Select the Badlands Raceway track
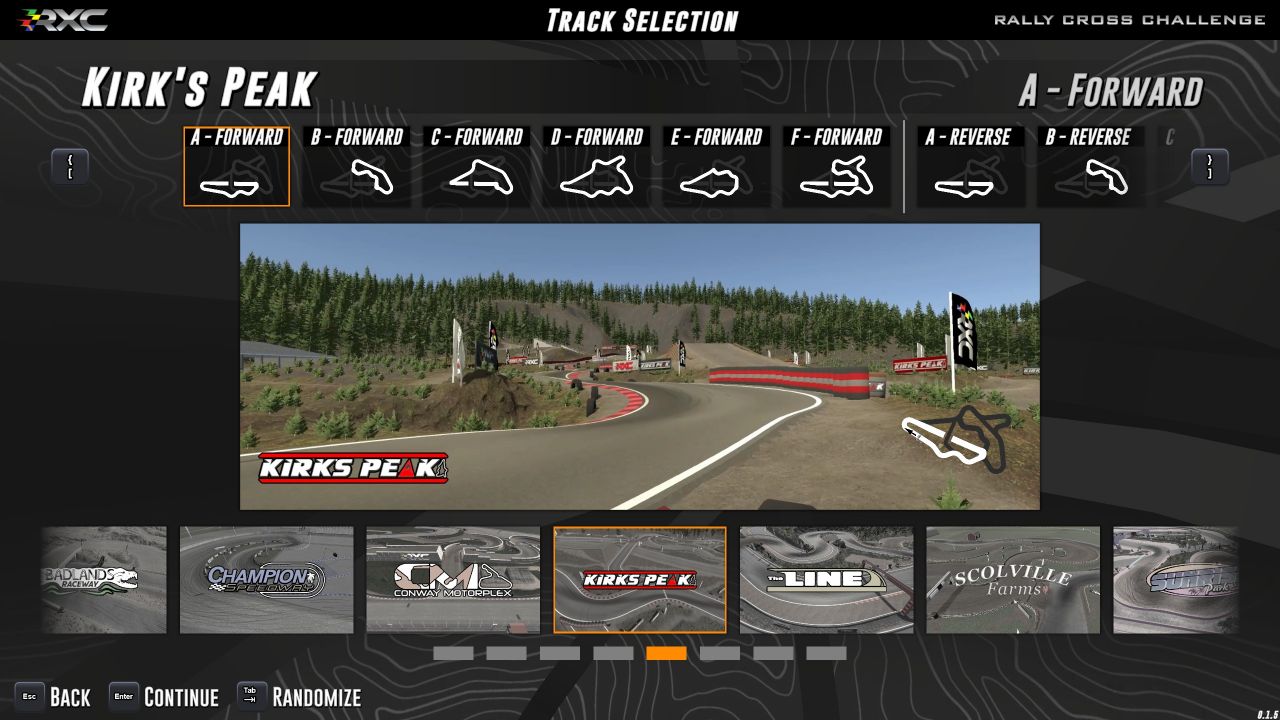 (x=104, y=580)
